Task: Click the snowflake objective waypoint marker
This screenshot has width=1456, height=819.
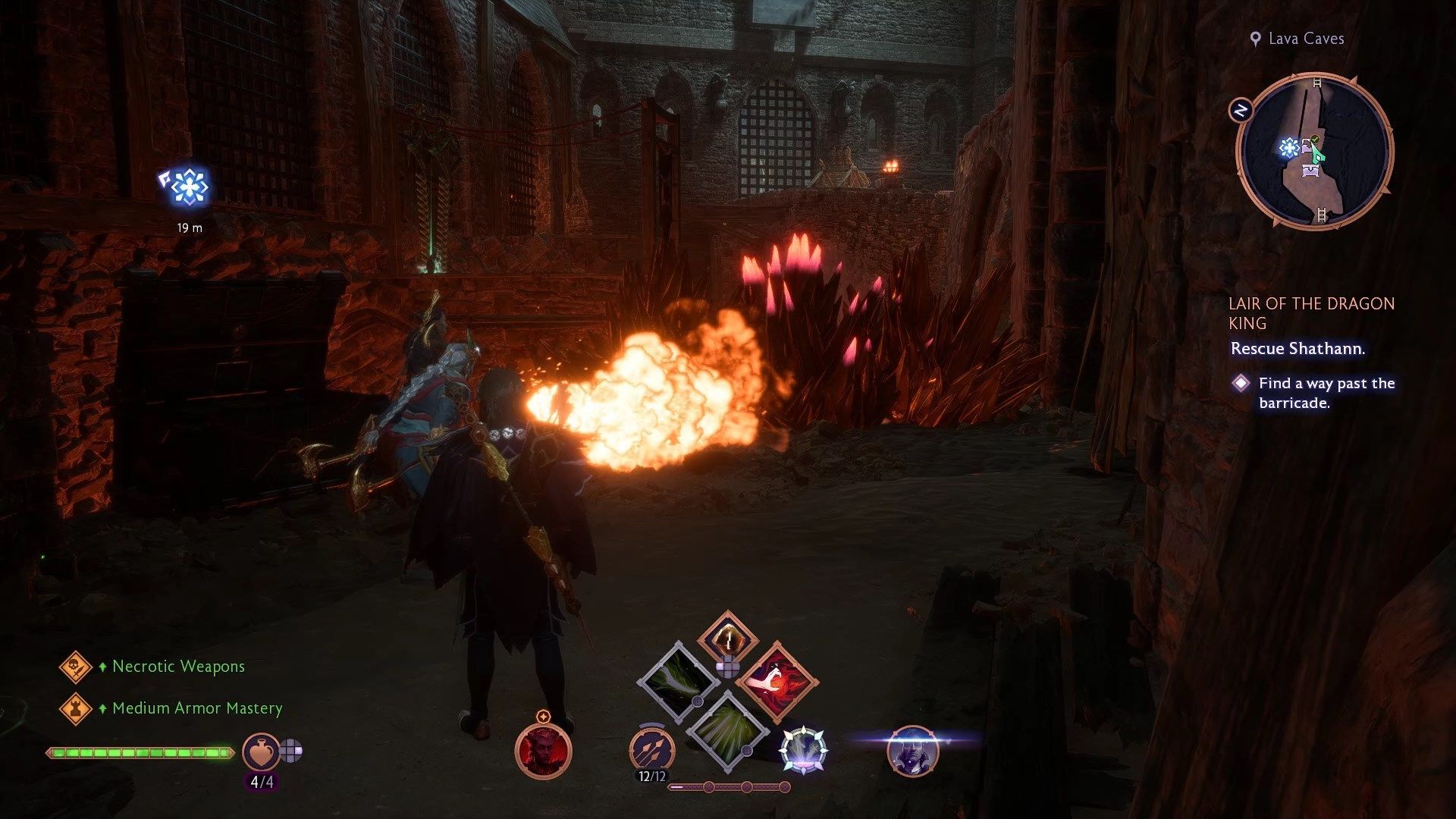Action: [x=186, y=187]
